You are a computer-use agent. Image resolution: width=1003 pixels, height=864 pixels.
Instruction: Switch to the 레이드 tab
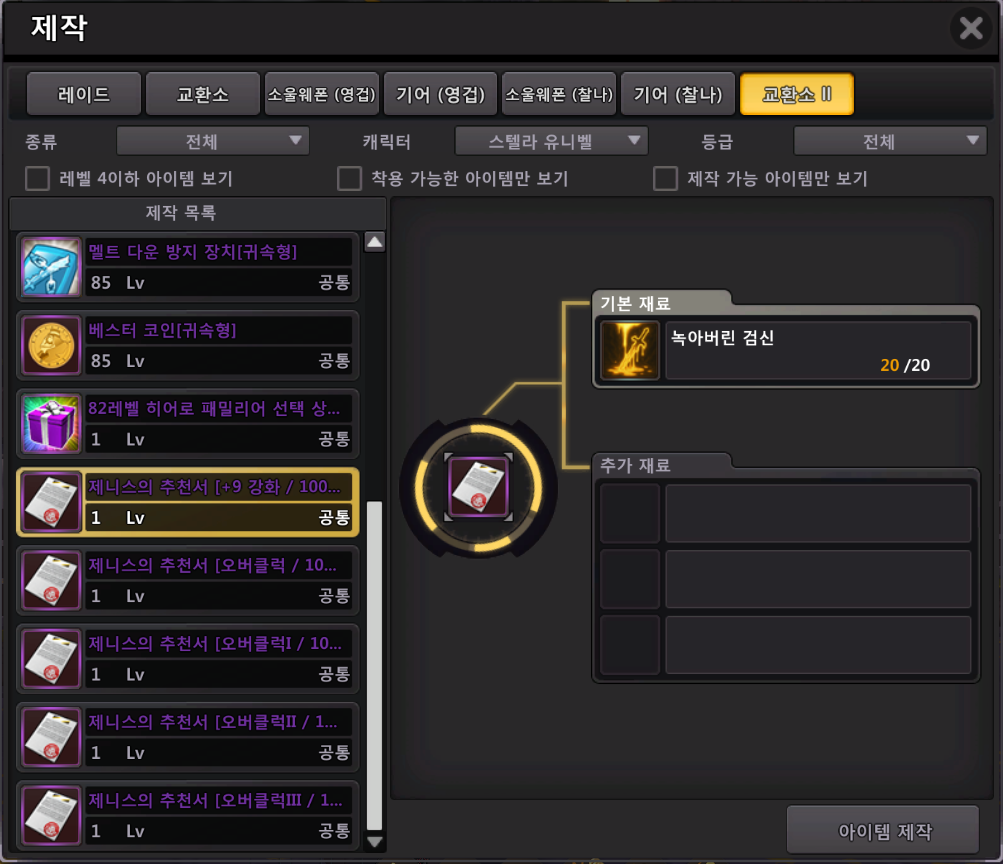pos(83,95)
